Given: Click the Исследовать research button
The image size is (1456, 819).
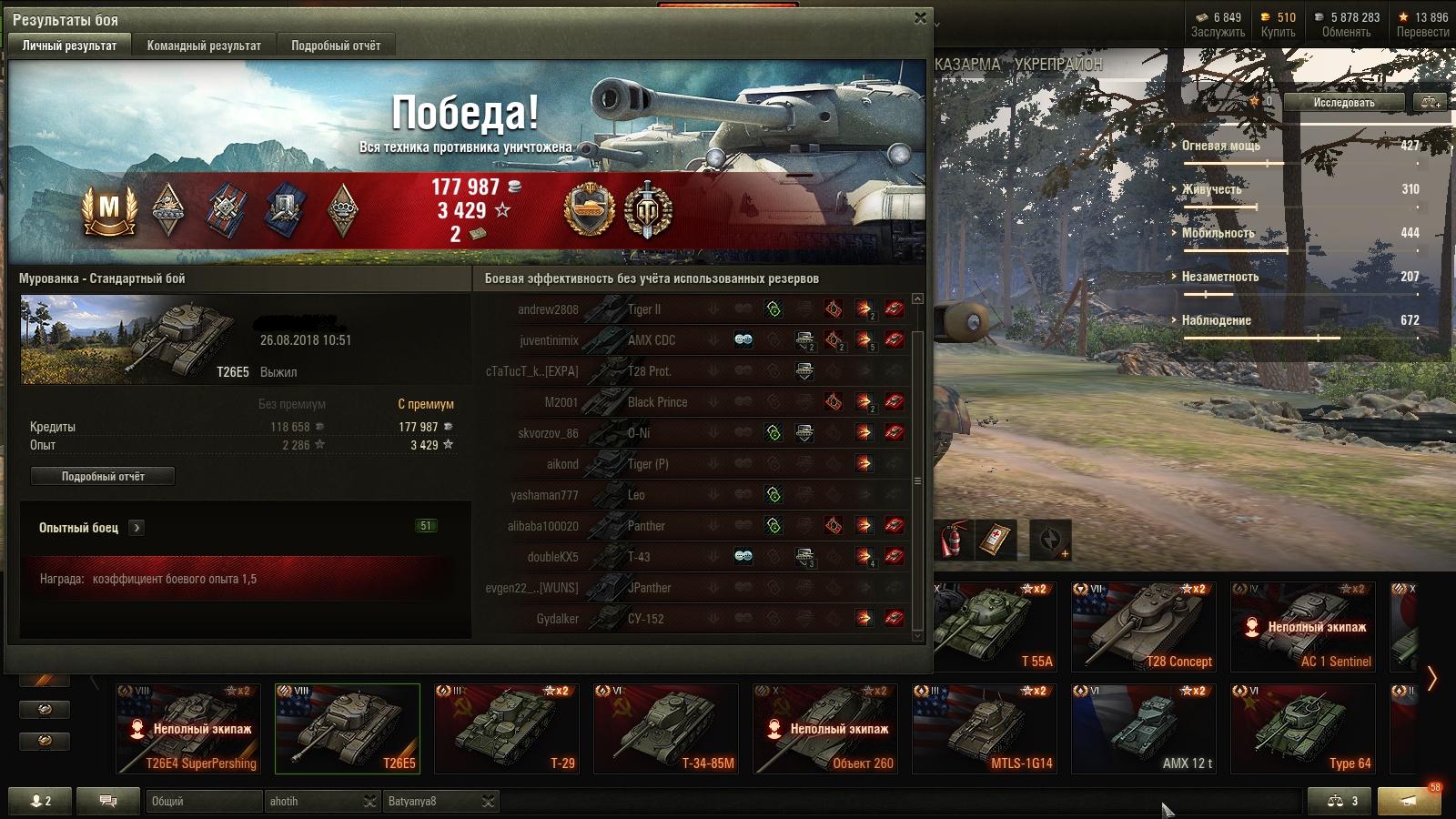Looking at the screenshot, I should click(1343, 103).
